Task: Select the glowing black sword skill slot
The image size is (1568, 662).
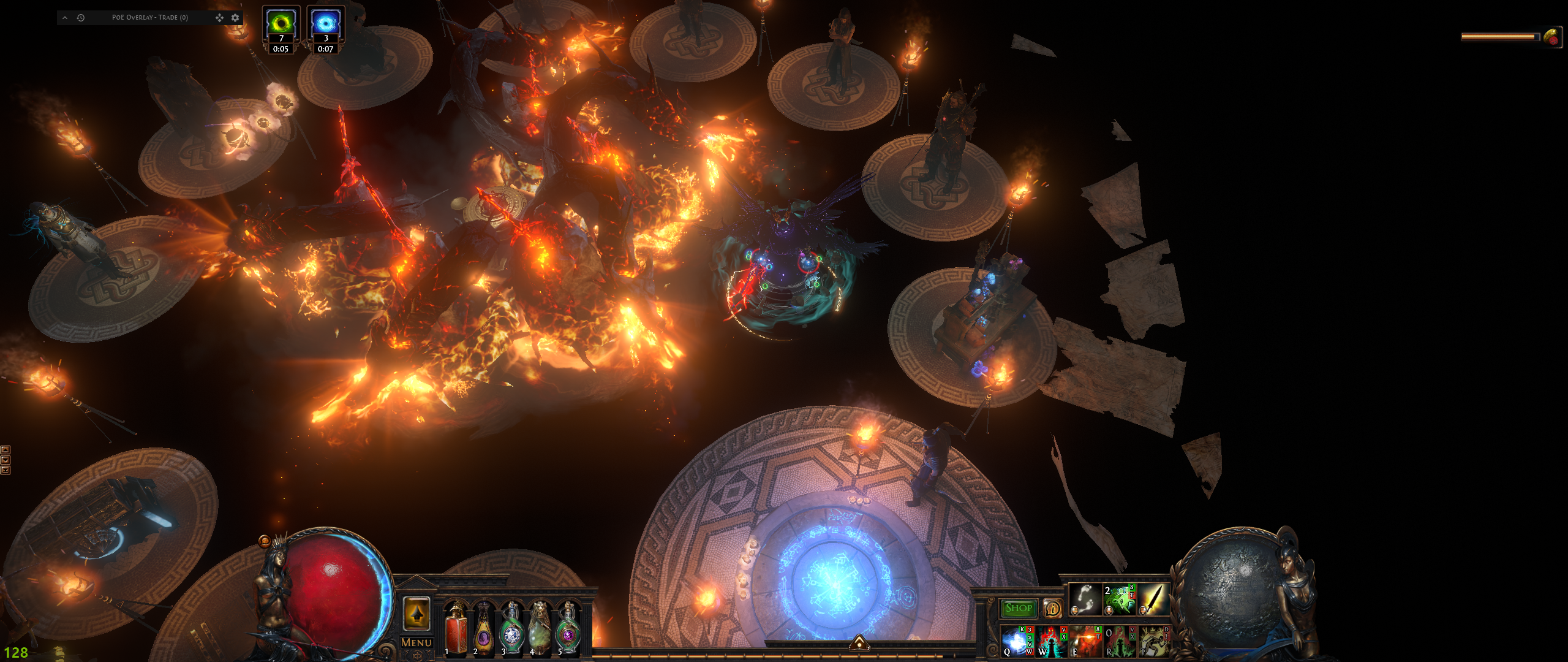Action: point(1153,599)
